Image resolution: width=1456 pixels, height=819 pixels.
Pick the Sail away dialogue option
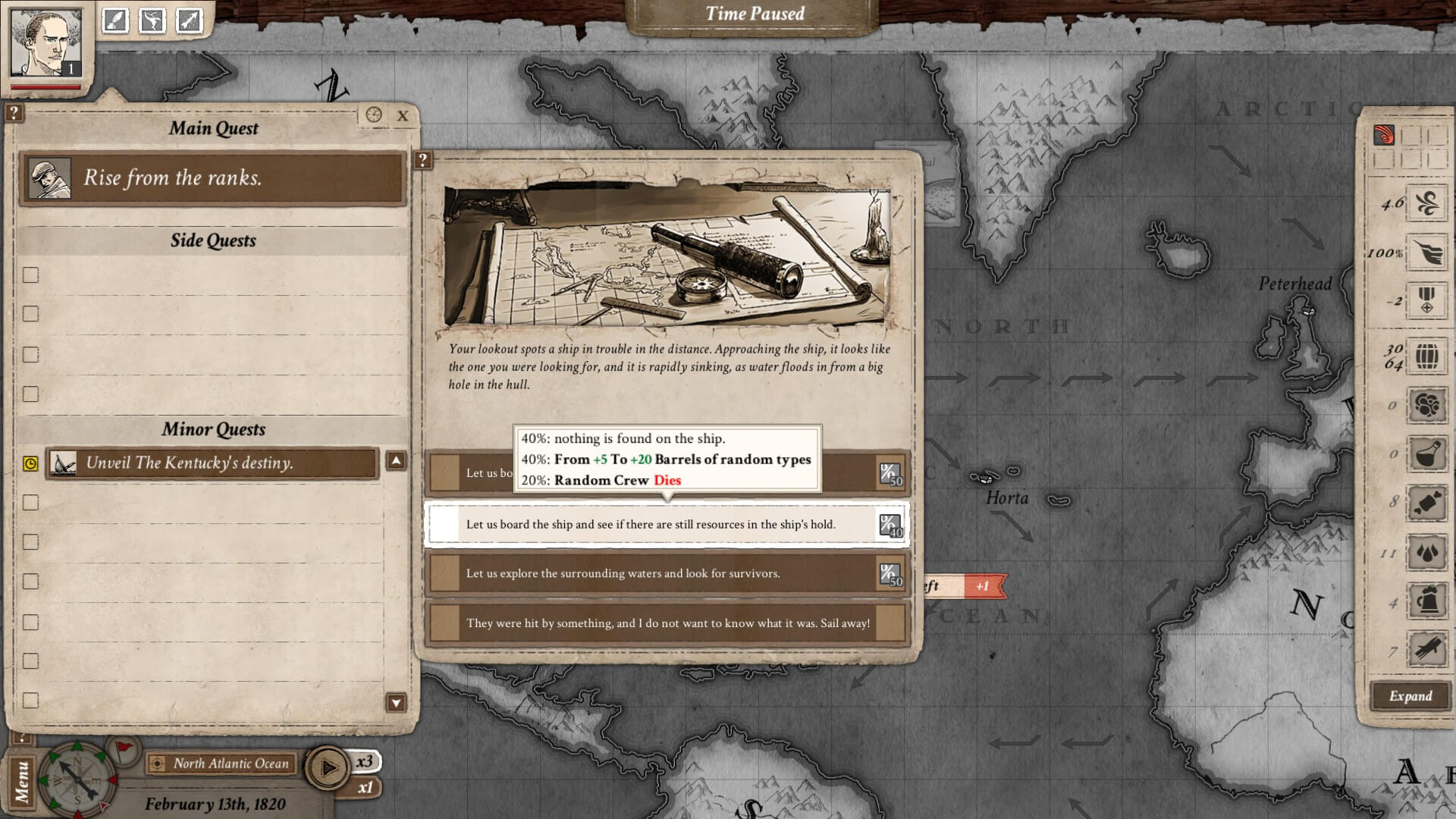(666, 623)
